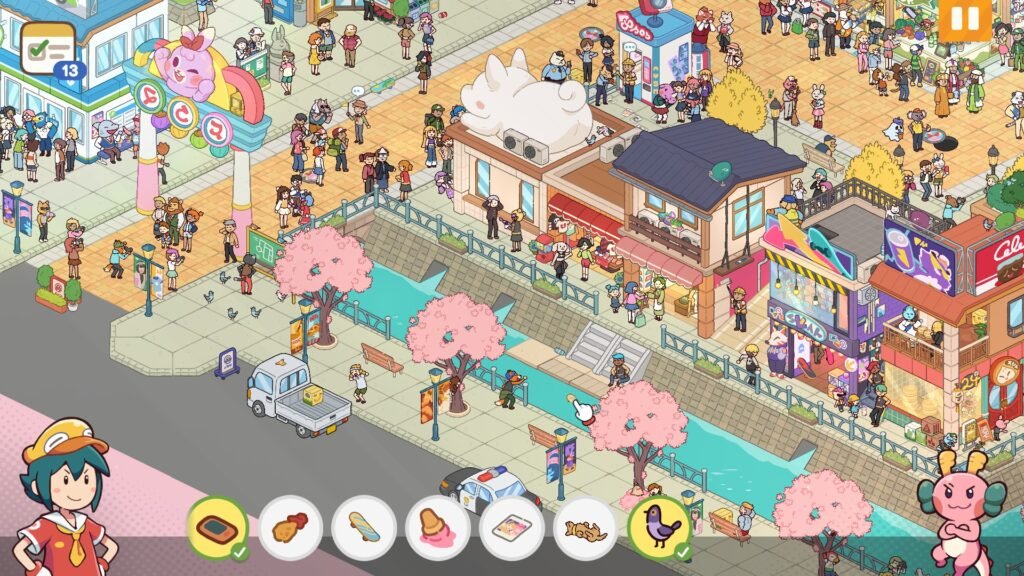Select the framed picture item target
This screenshot has height=576, width=1024.
click(512, 526)
